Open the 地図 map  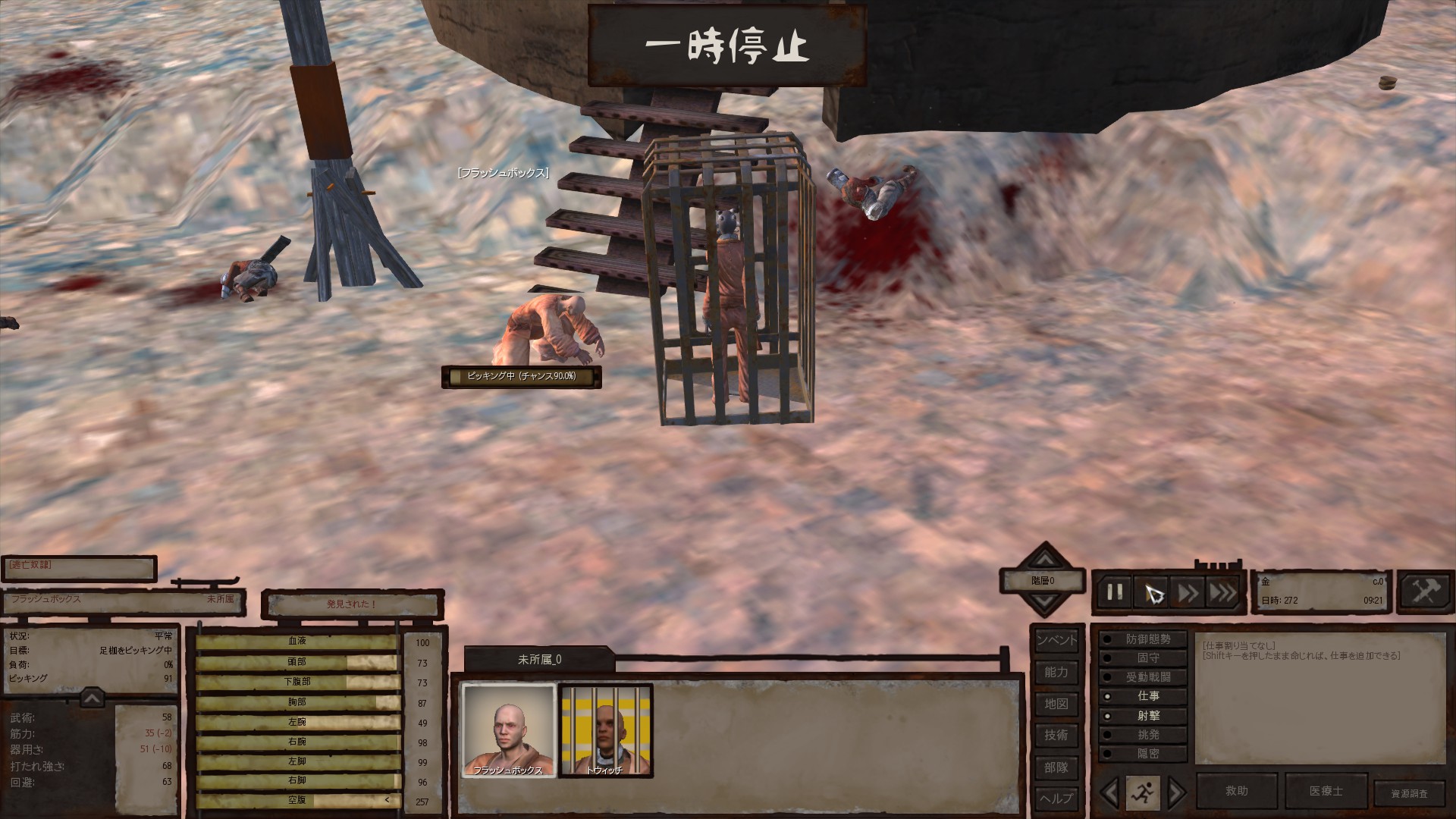click(x=1056, y=704)
